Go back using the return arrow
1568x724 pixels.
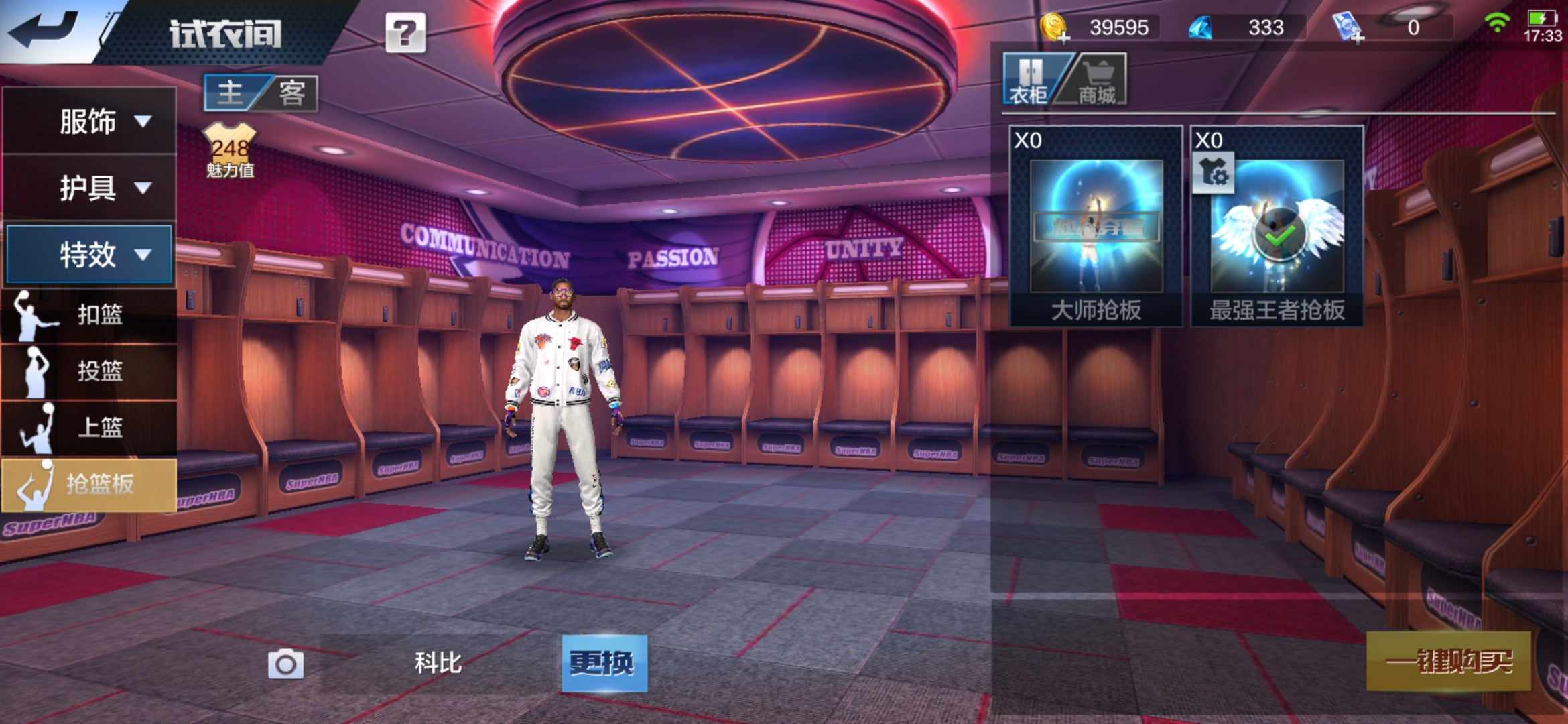point(46,30)
